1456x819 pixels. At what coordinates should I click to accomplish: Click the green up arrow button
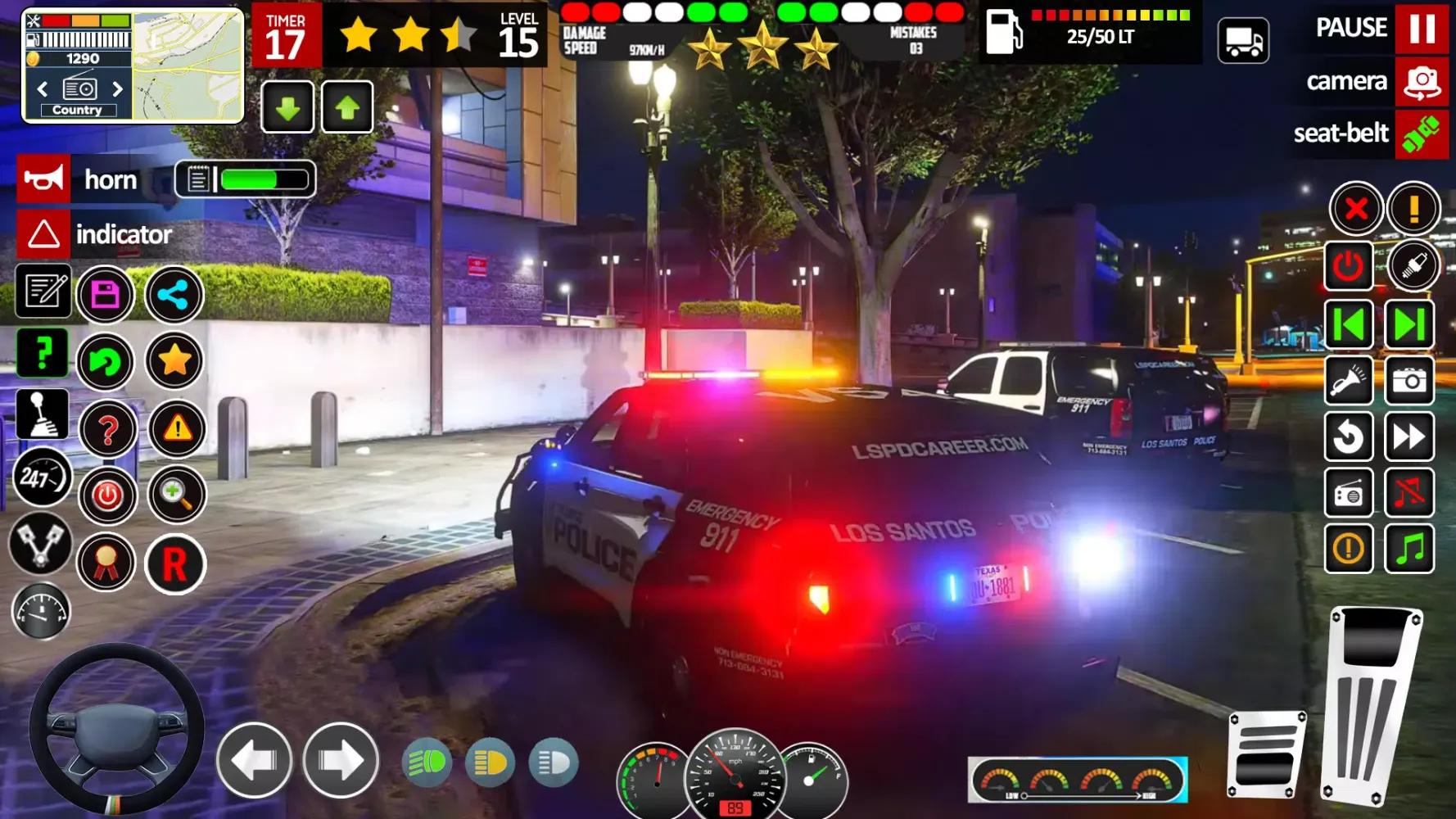click(347, 107)
